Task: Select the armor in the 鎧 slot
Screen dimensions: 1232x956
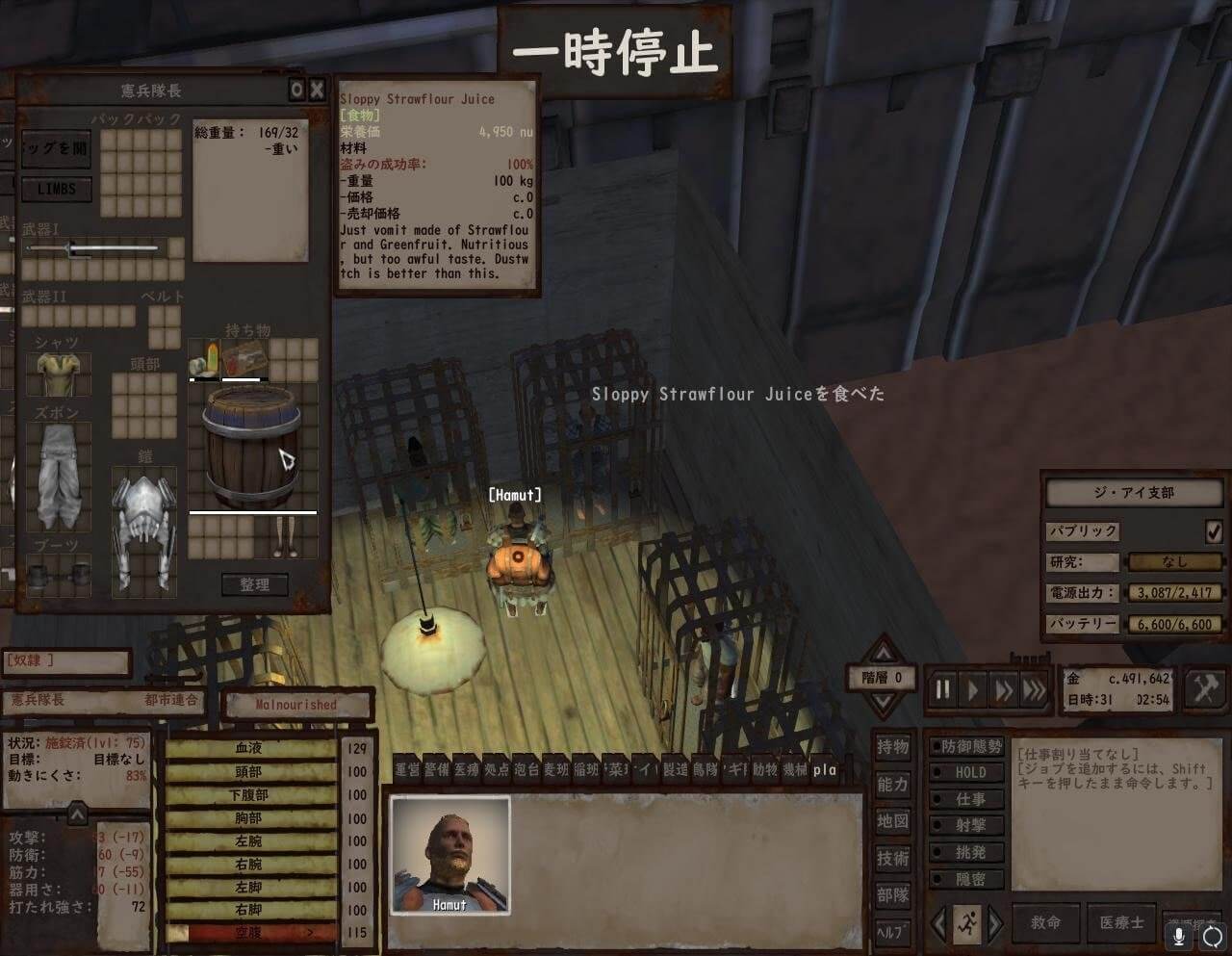Action: coord(144,530)
